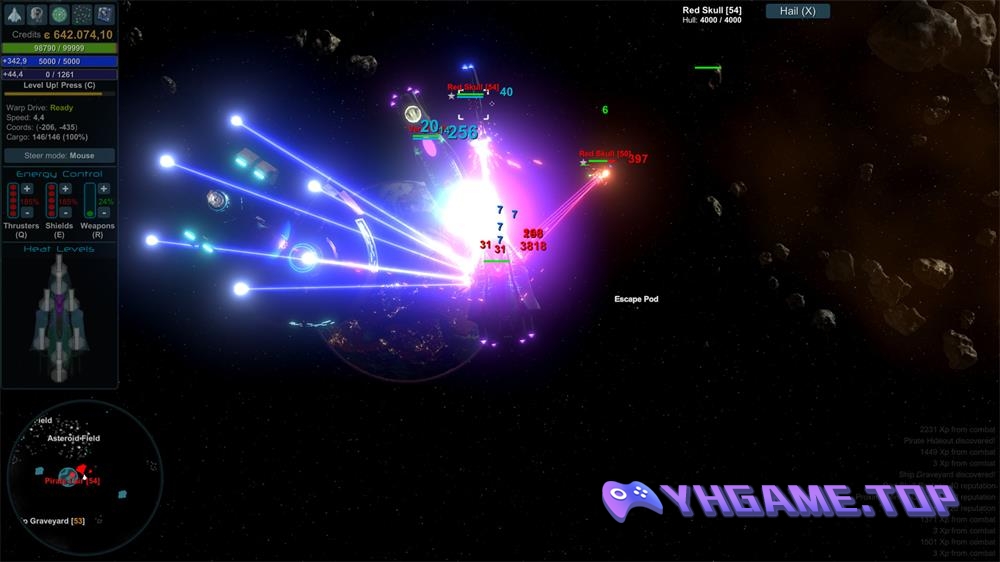Select the Asteroid Field label on minimap
Viewport: 1000px width, 562px height.
pyautogui.click(x=73, y=439)
